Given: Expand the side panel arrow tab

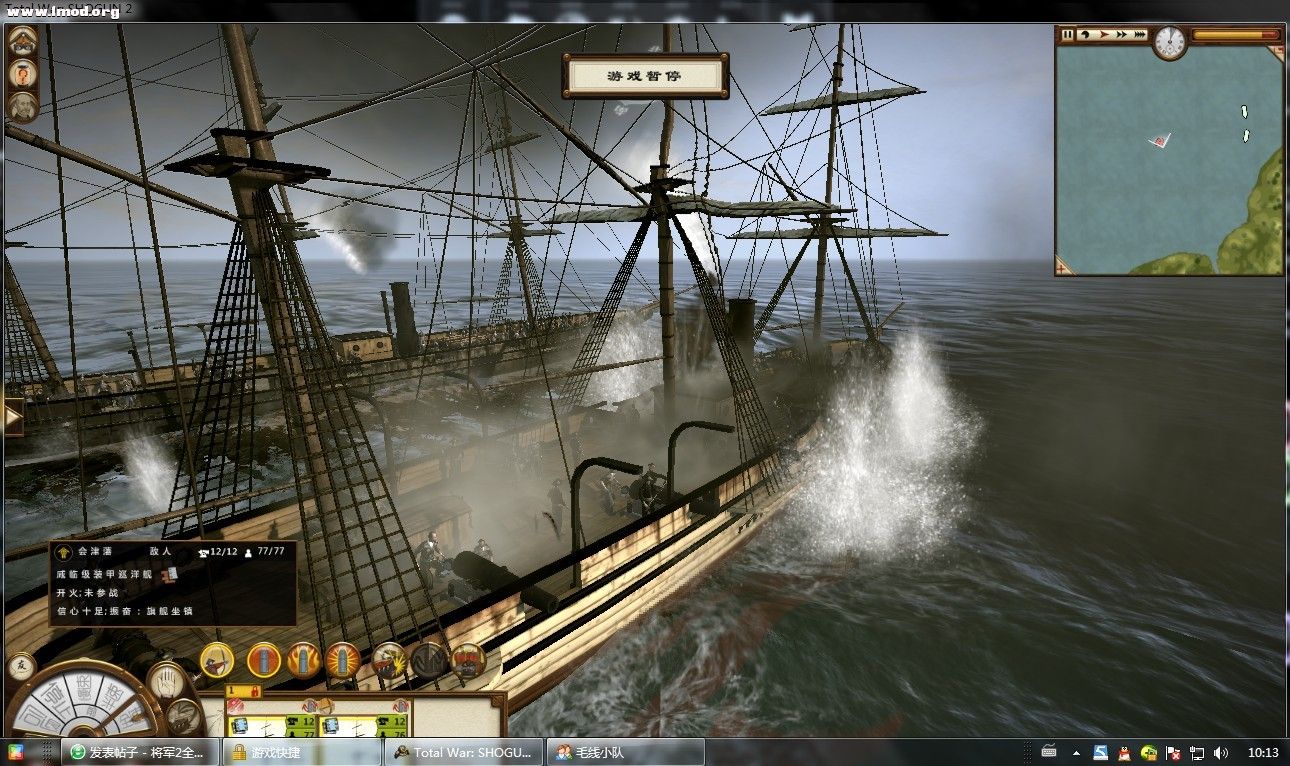Looking at the screenshot, I should [12, 417].
